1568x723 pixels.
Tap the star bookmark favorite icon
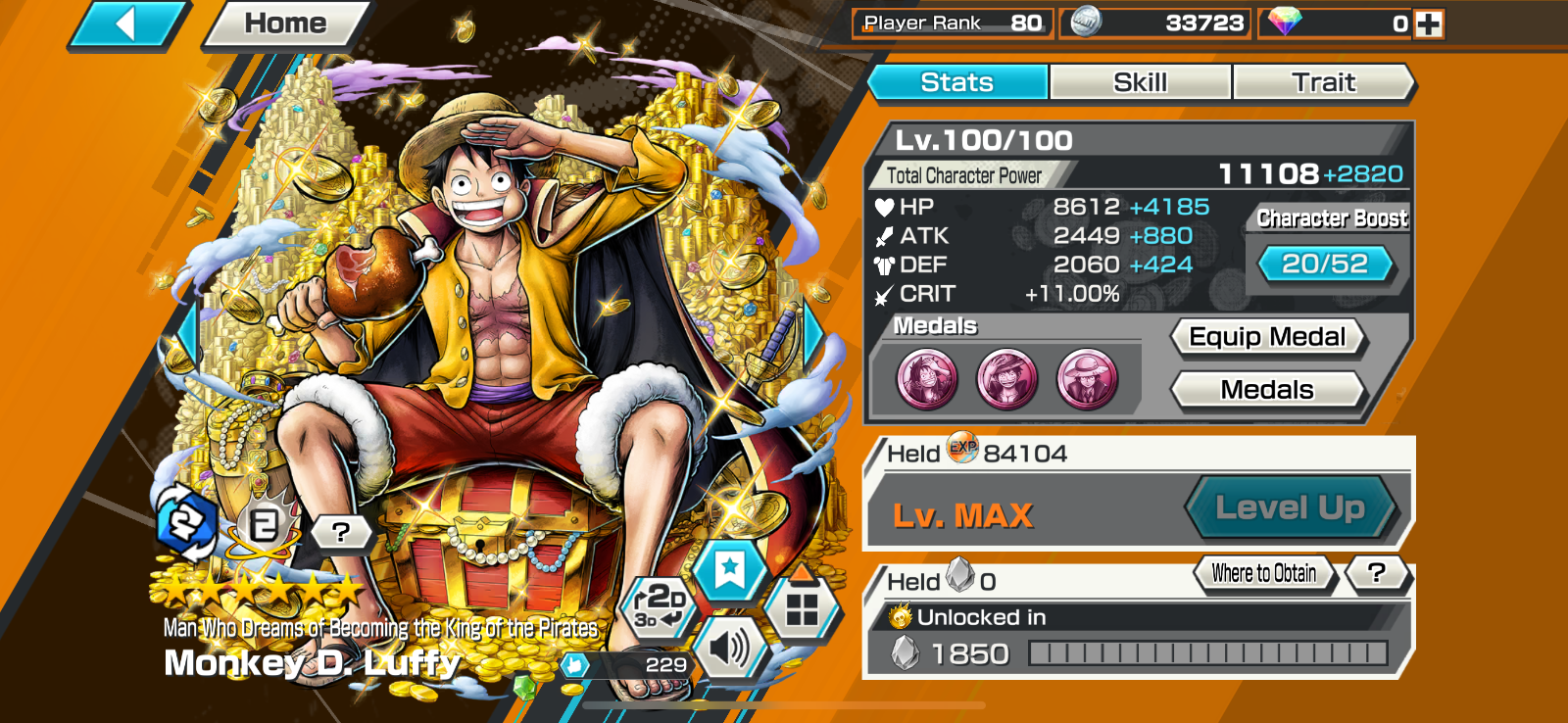click(x=729, y=569)
